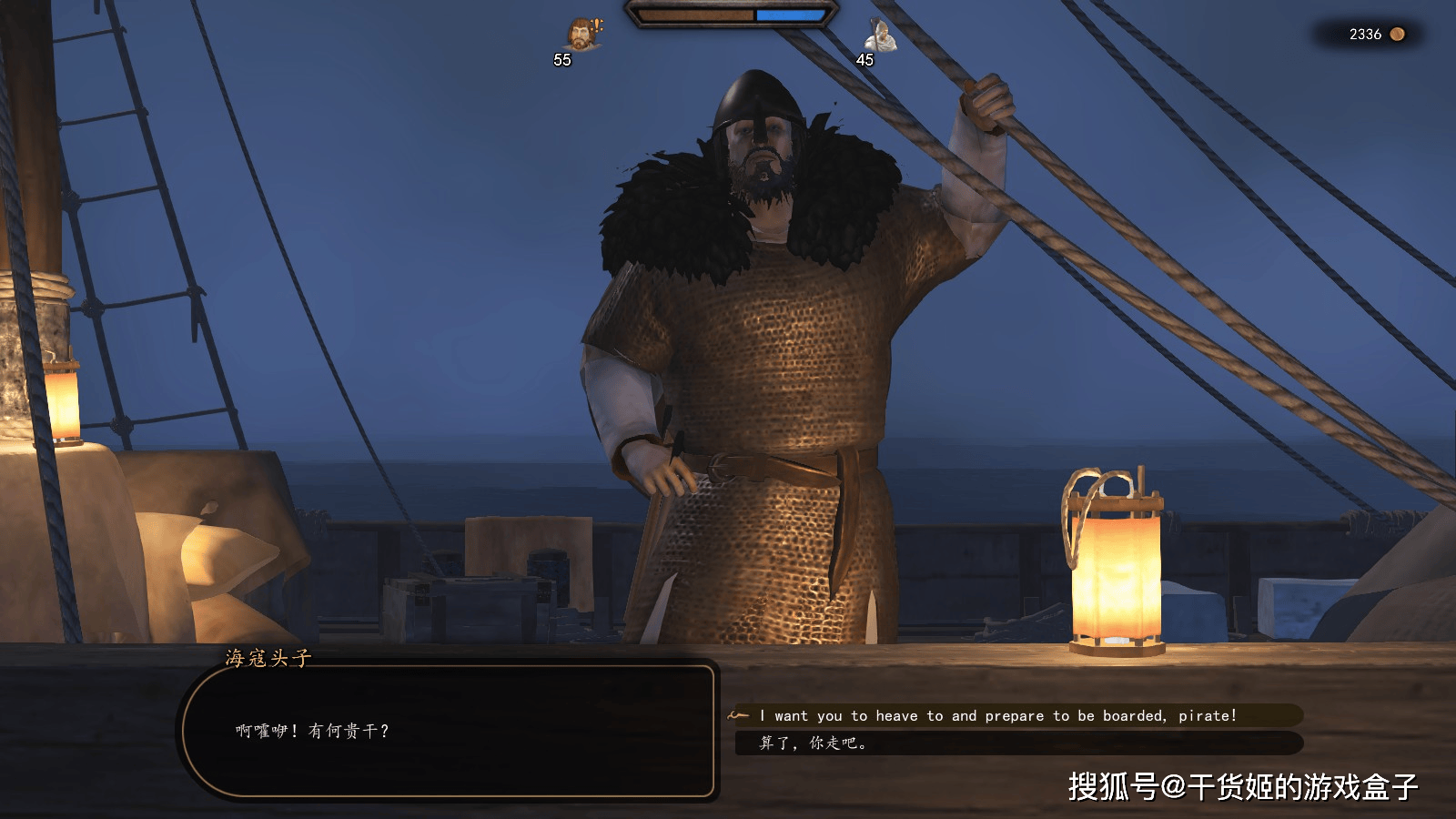Screen dimensions: 1456x819
Task: Choose the "prepare to be boarded, pirate!" reply
Action: coord(997,716)
